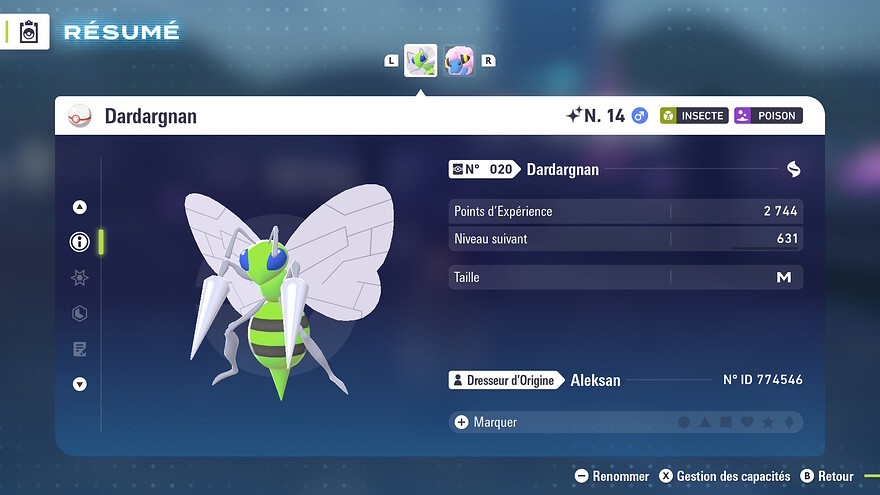
Task: Toggle the star marking
Action: pos(768,423)
